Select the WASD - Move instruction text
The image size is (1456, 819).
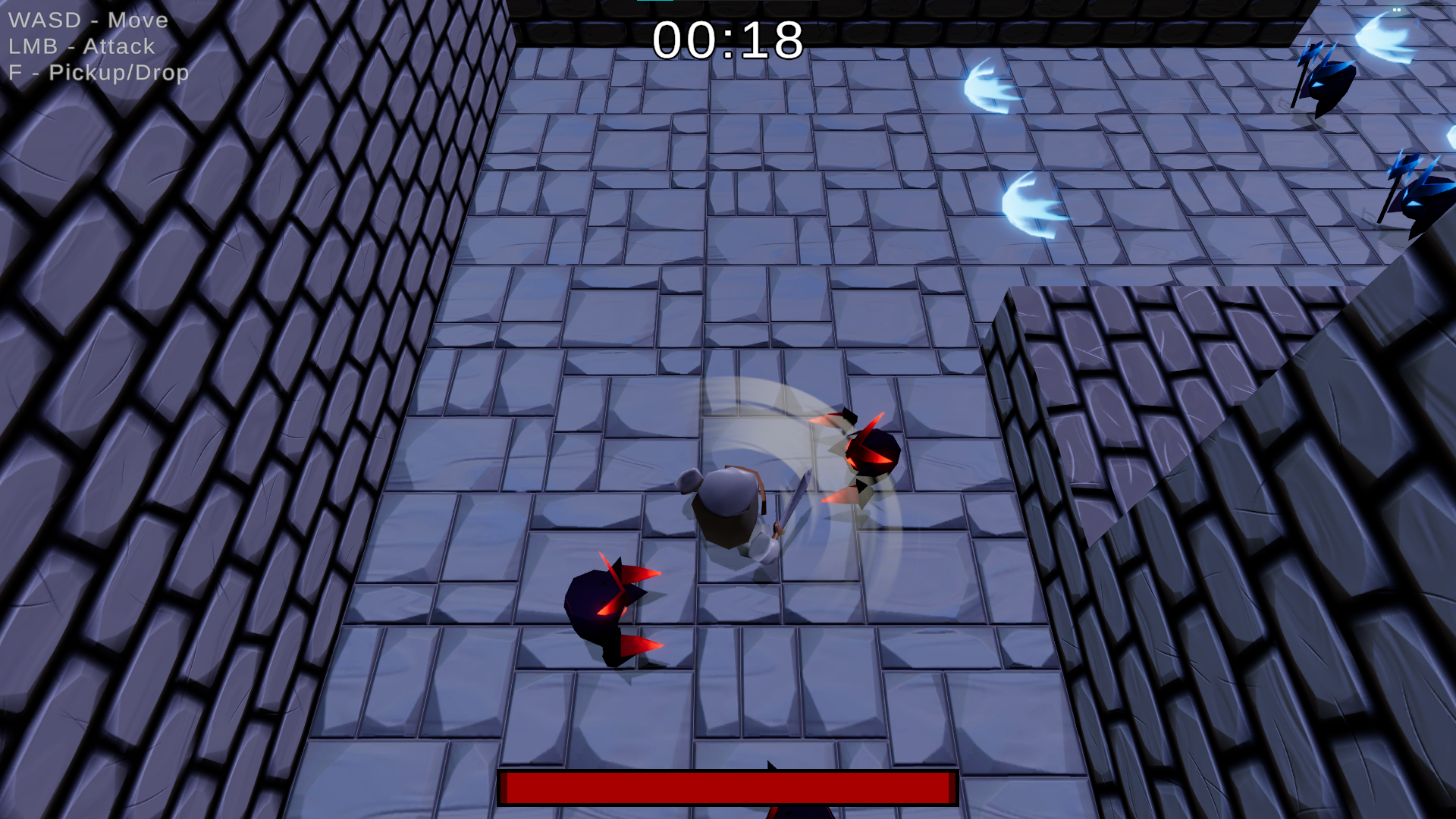coord(87,20)
